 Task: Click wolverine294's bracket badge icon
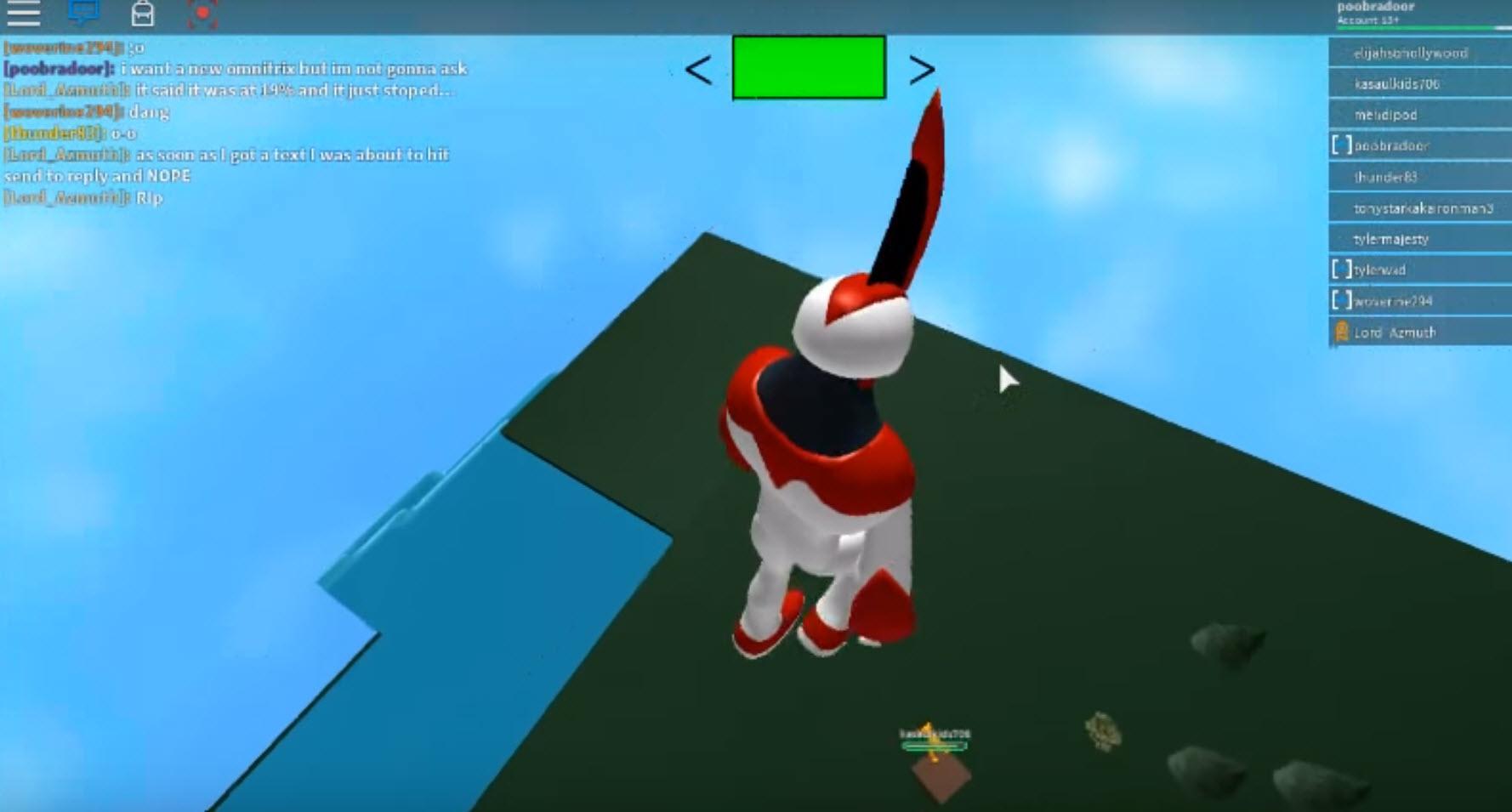[1342, 300]
